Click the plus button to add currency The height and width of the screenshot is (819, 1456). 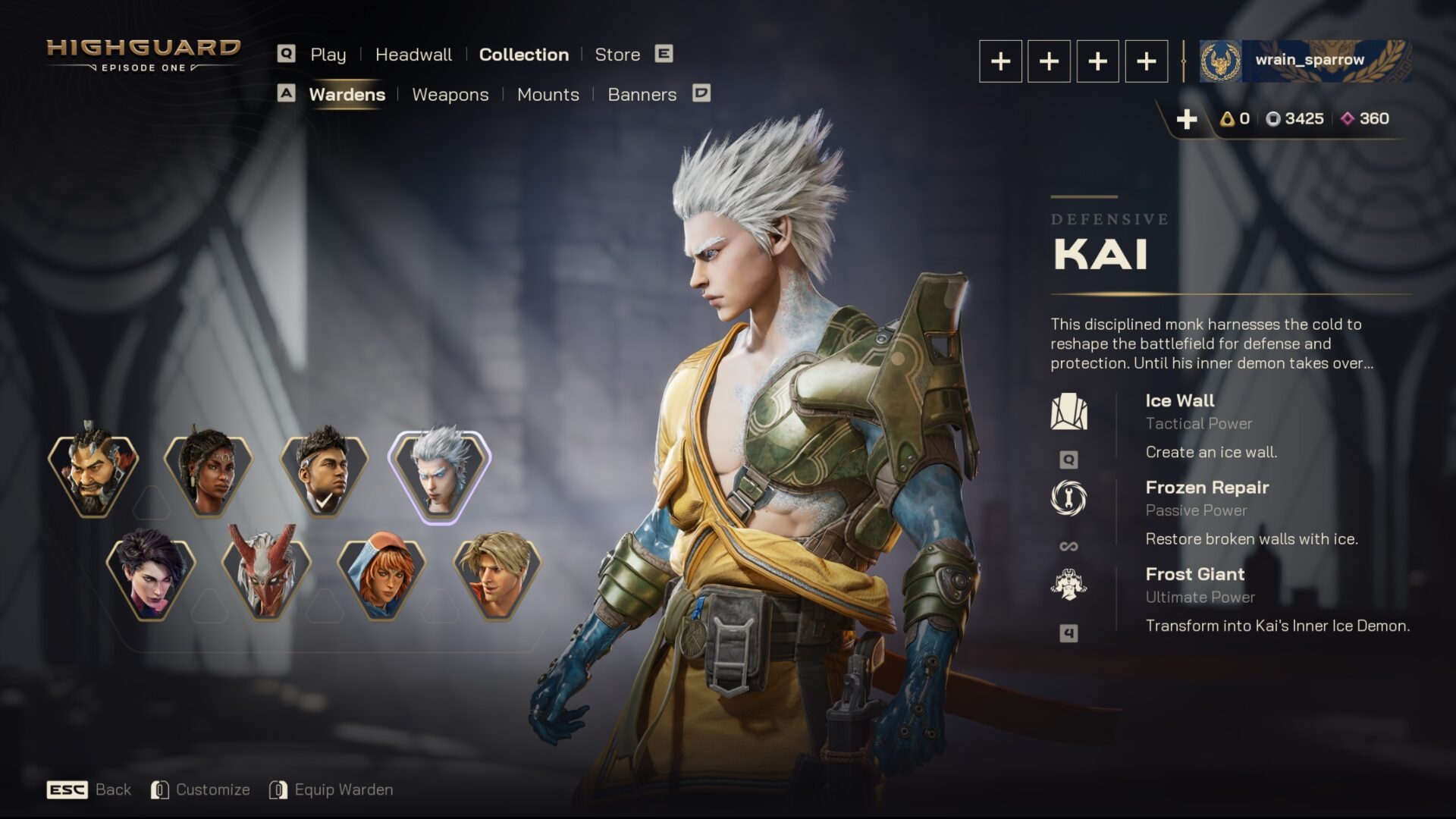tap(1186, 118)
